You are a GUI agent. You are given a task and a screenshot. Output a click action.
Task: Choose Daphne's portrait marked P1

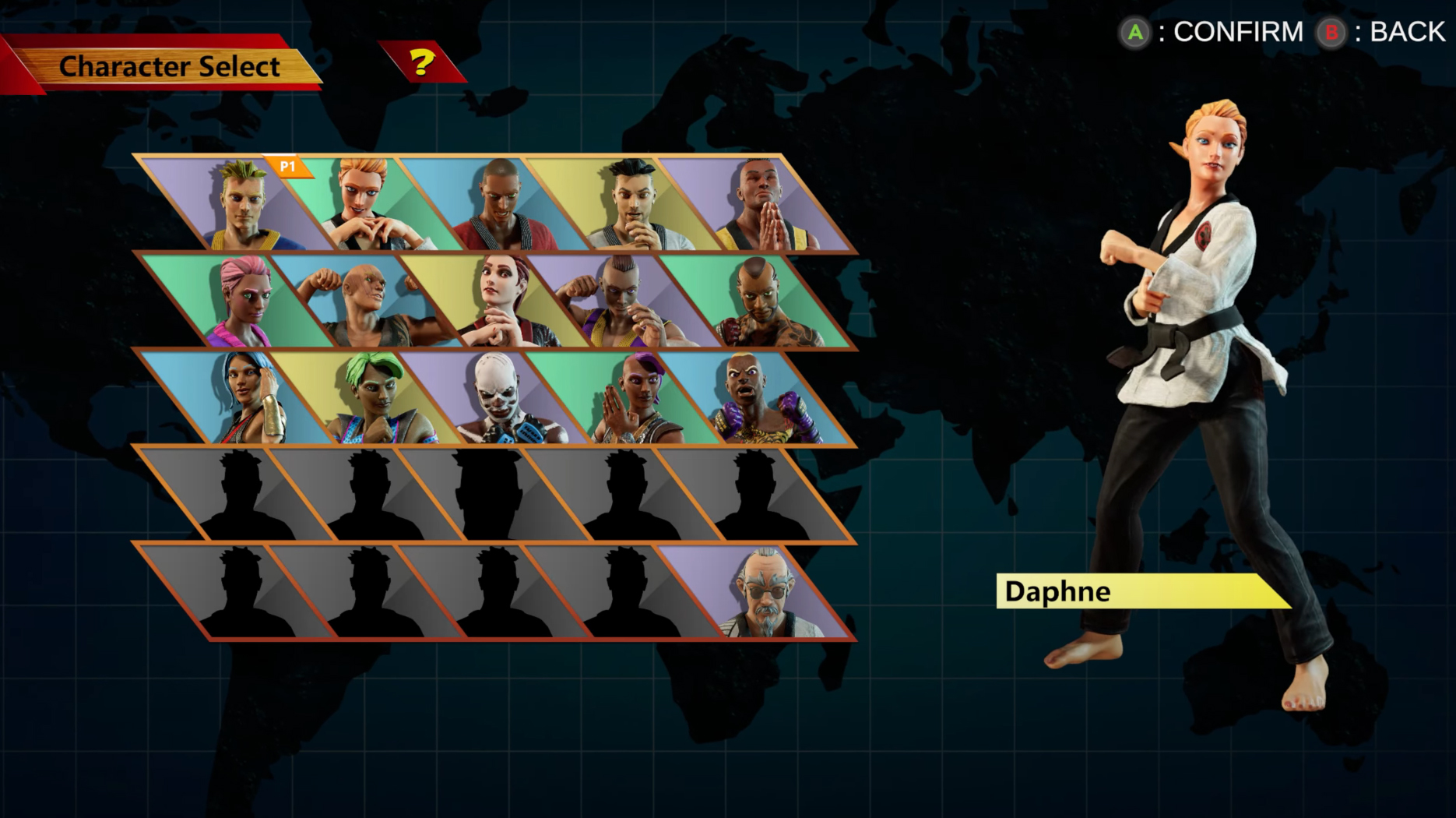tap(366, 204)
